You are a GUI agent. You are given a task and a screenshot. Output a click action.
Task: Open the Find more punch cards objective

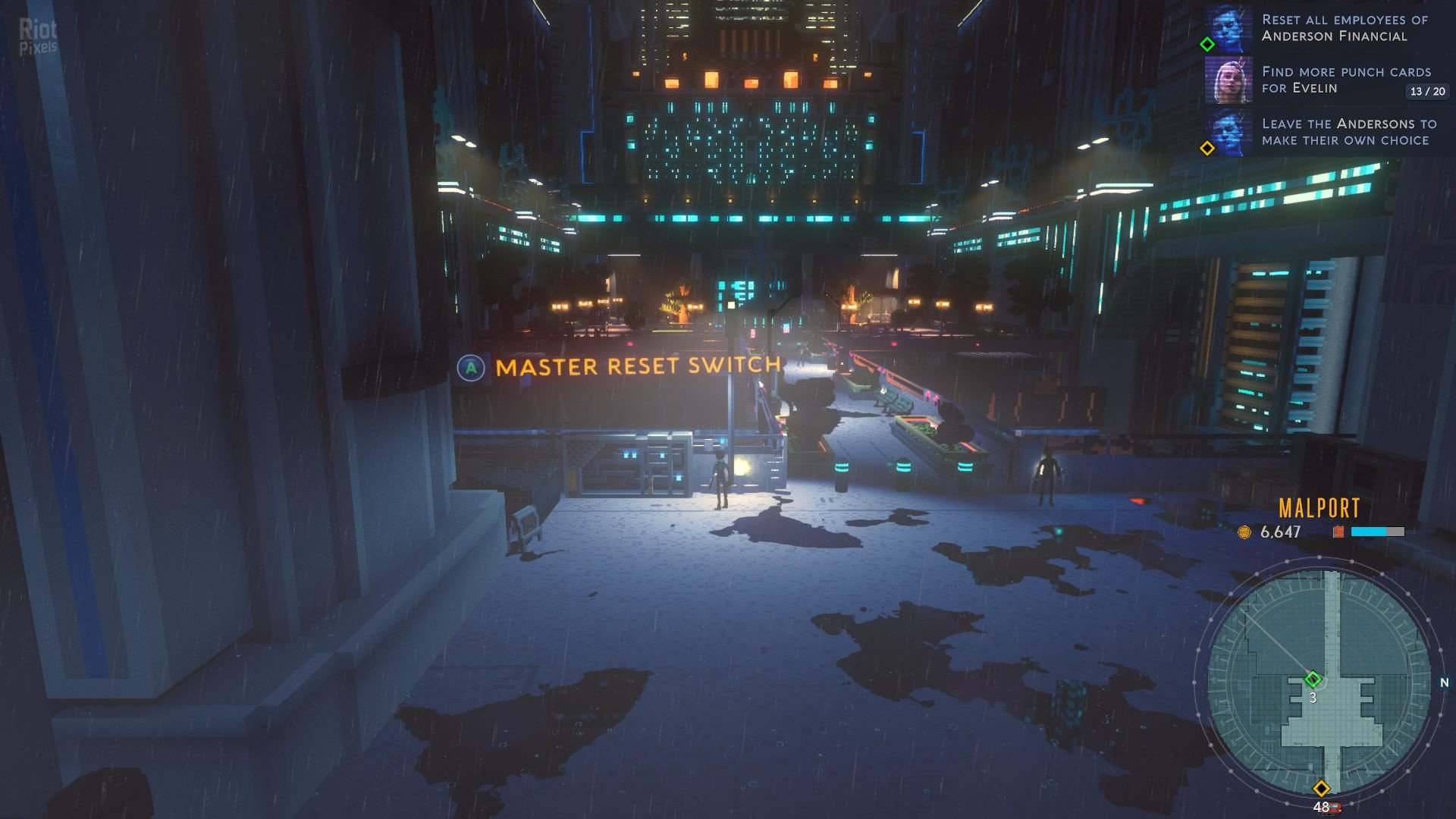coord(1345,80)
